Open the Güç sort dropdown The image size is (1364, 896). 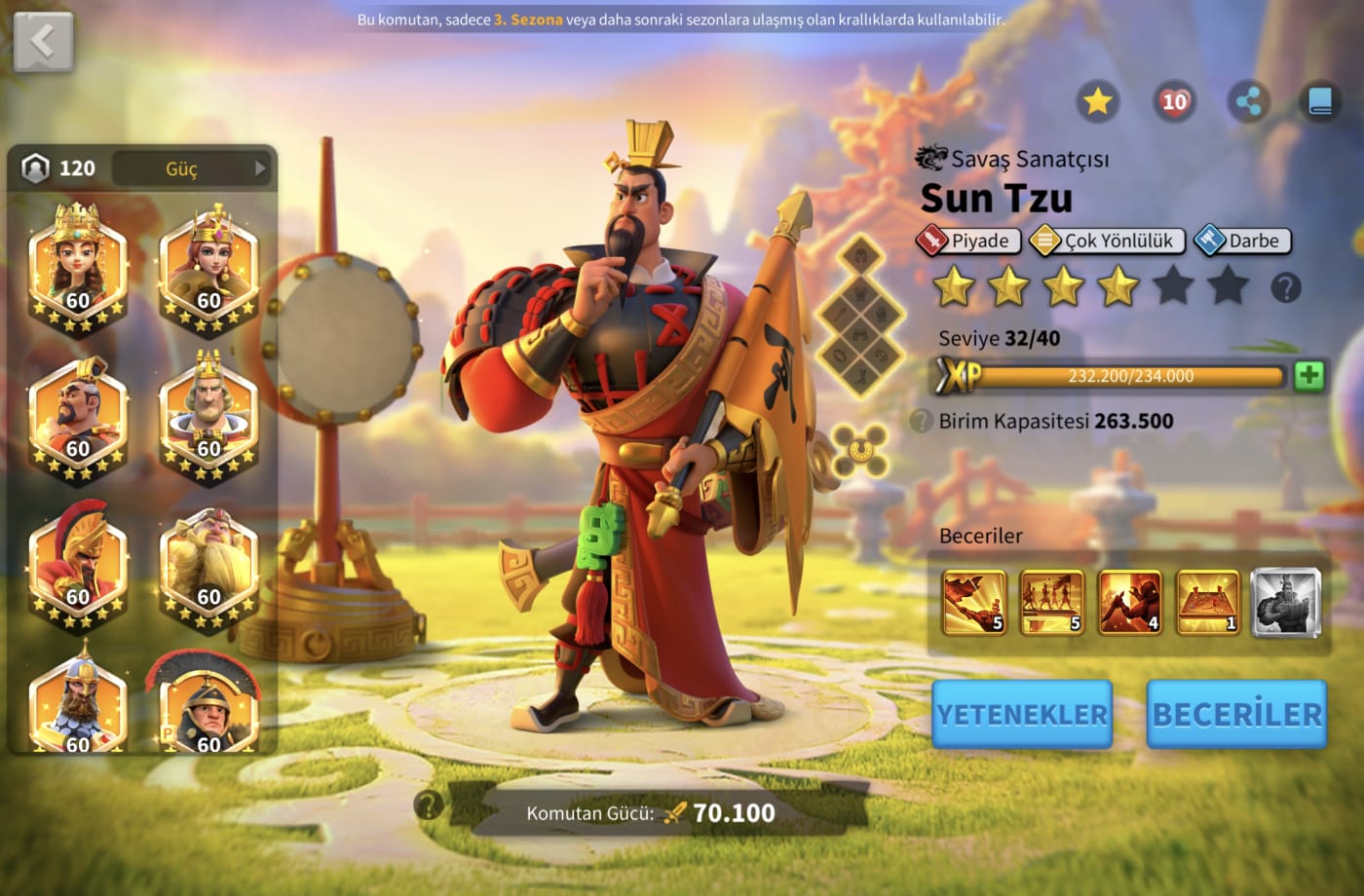tap(191, 168)
